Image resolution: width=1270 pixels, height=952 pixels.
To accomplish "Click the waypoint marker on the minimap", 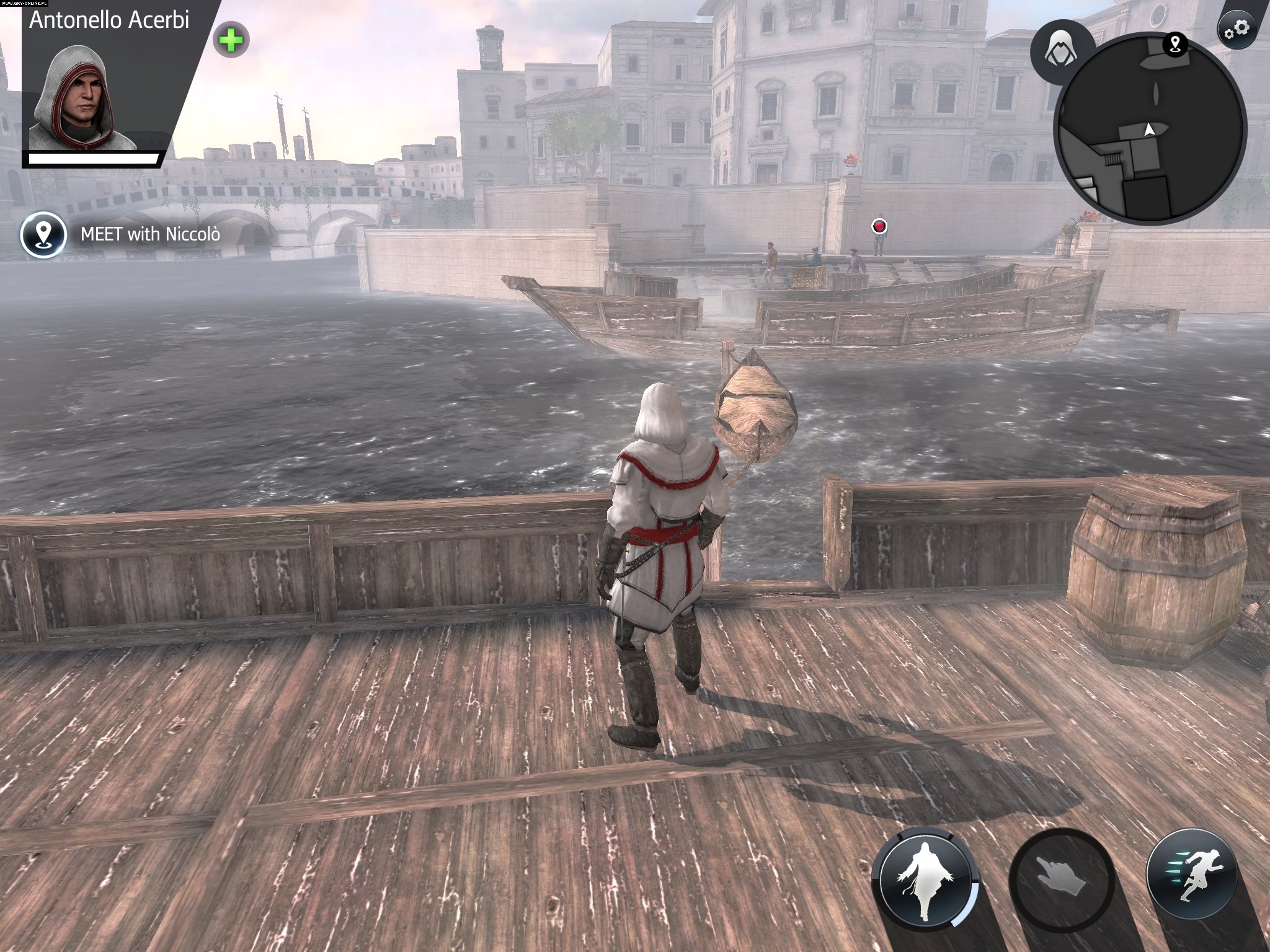I will pyautogui.click(x=1175, y=43).
